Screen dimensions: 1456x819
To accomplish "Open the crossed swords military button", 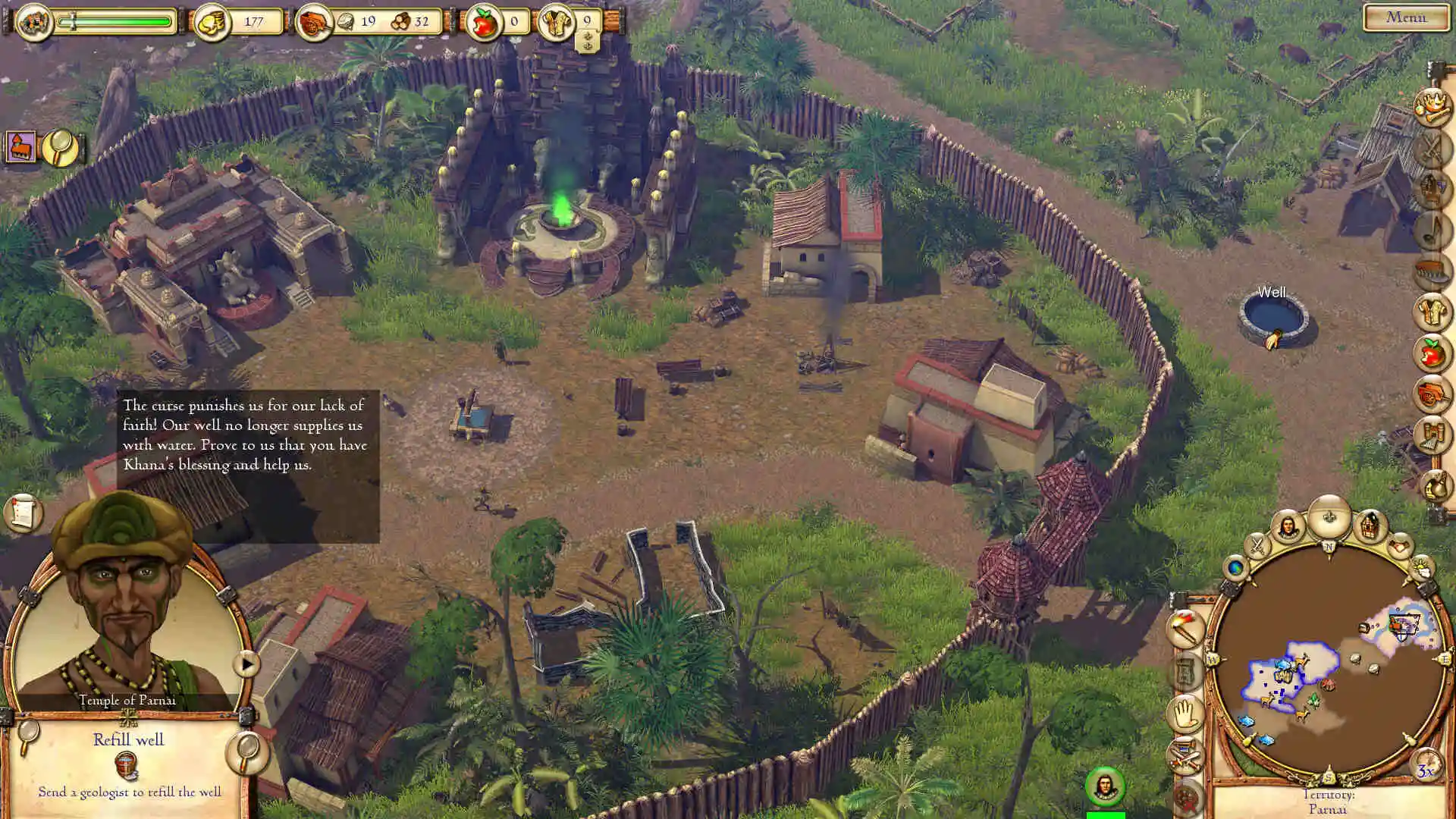I will 1257,544.
